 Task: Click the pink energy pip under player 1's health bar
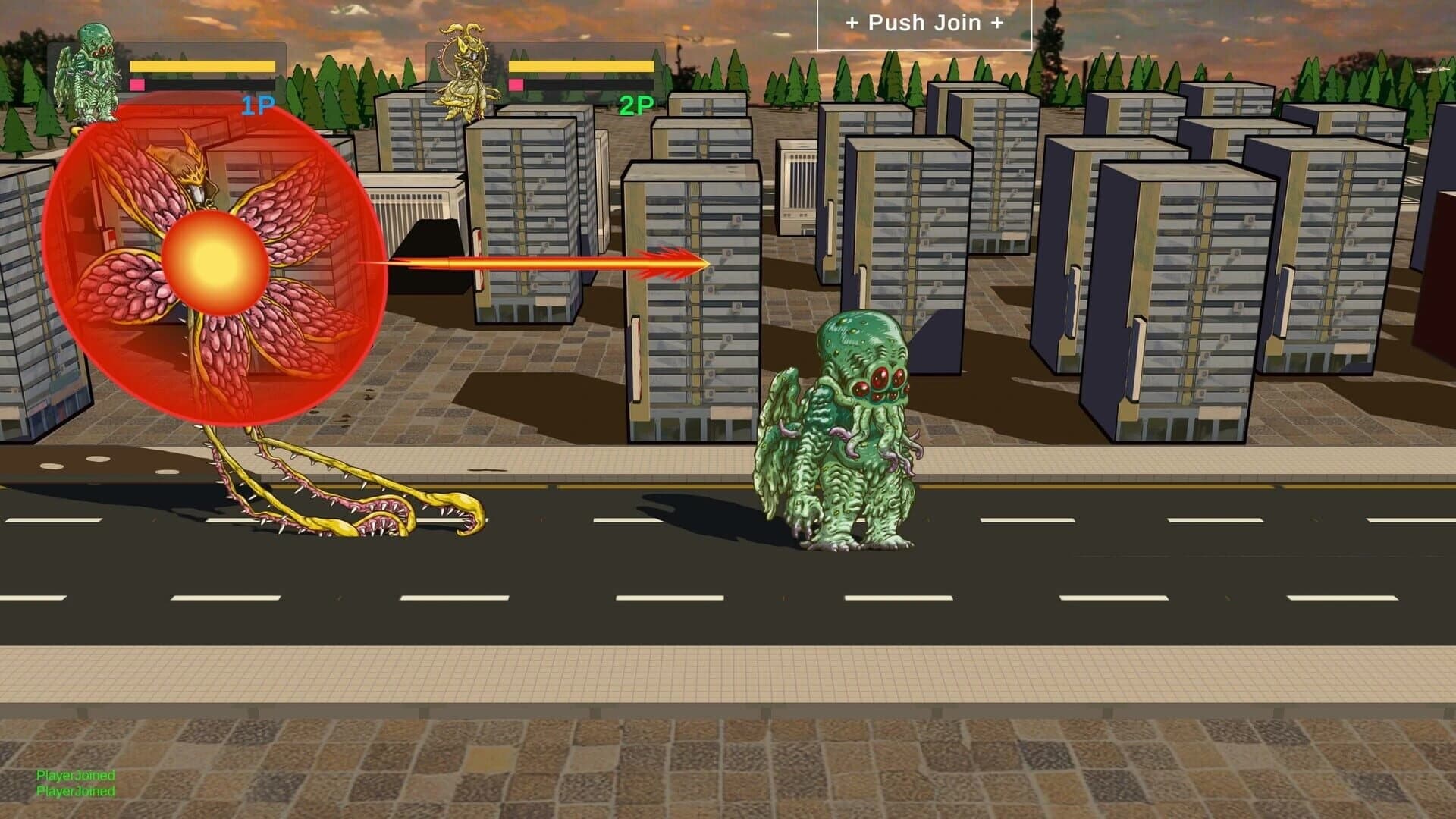click(x=137, y=85)
